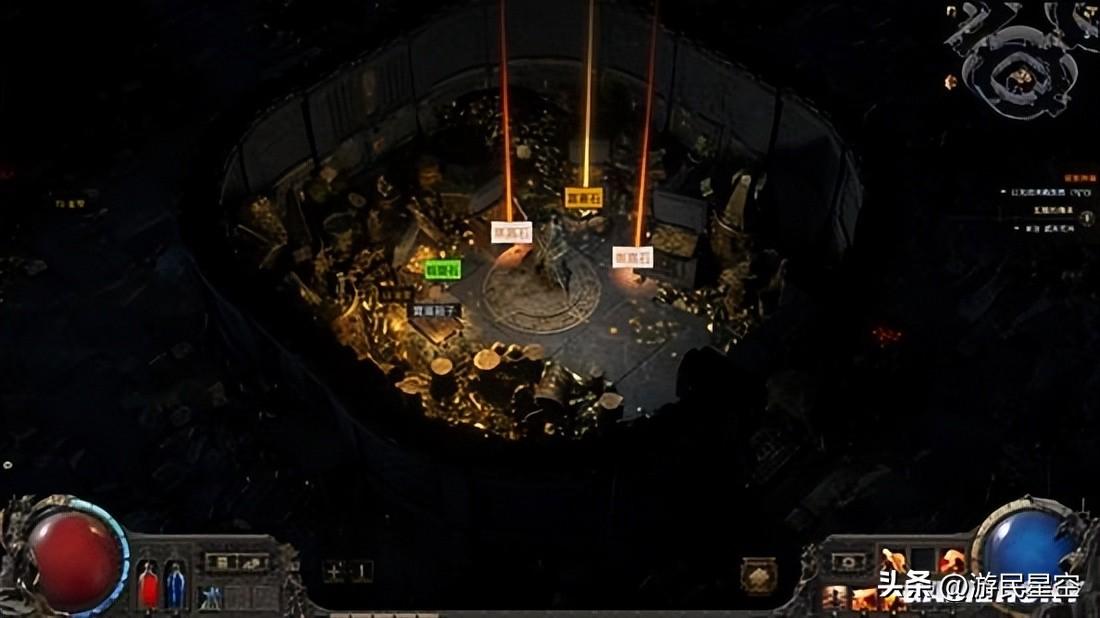Open the 寶藏箱子 treasure chest label

coord(435,311)
